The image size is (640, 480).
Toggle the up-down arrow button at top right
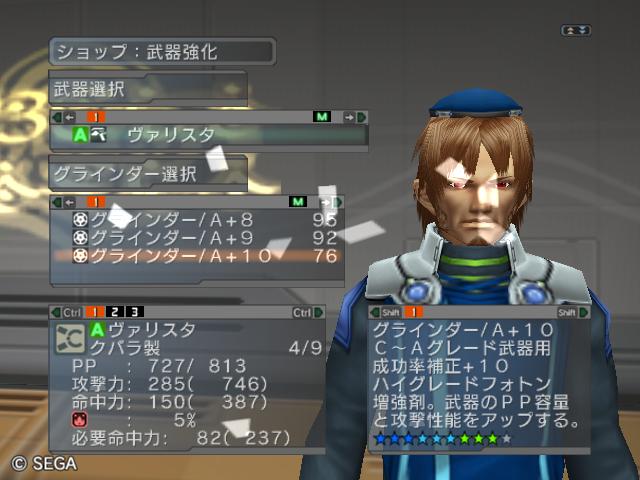(575, 31)
